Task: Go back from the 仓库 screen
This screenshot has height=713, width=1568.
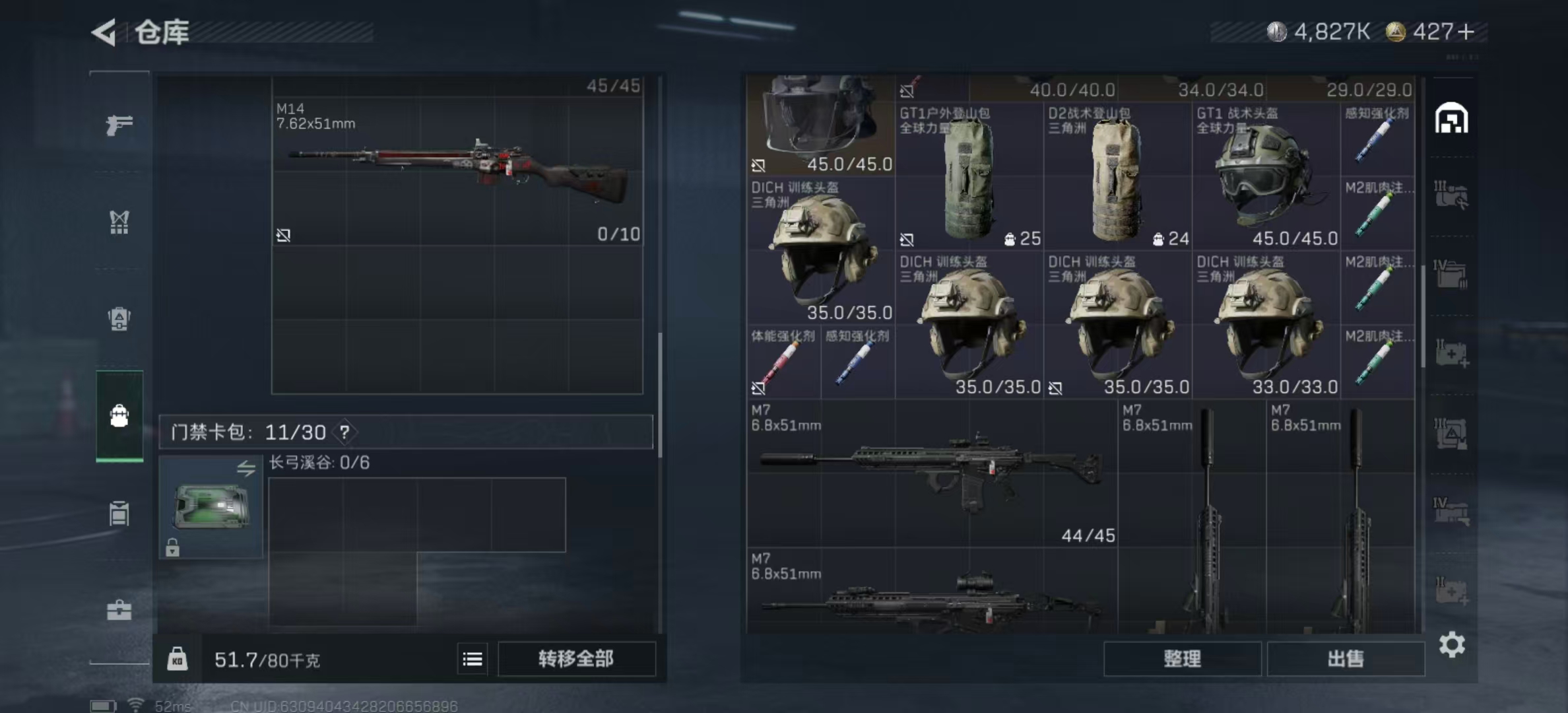Action: tap(105, 32)
